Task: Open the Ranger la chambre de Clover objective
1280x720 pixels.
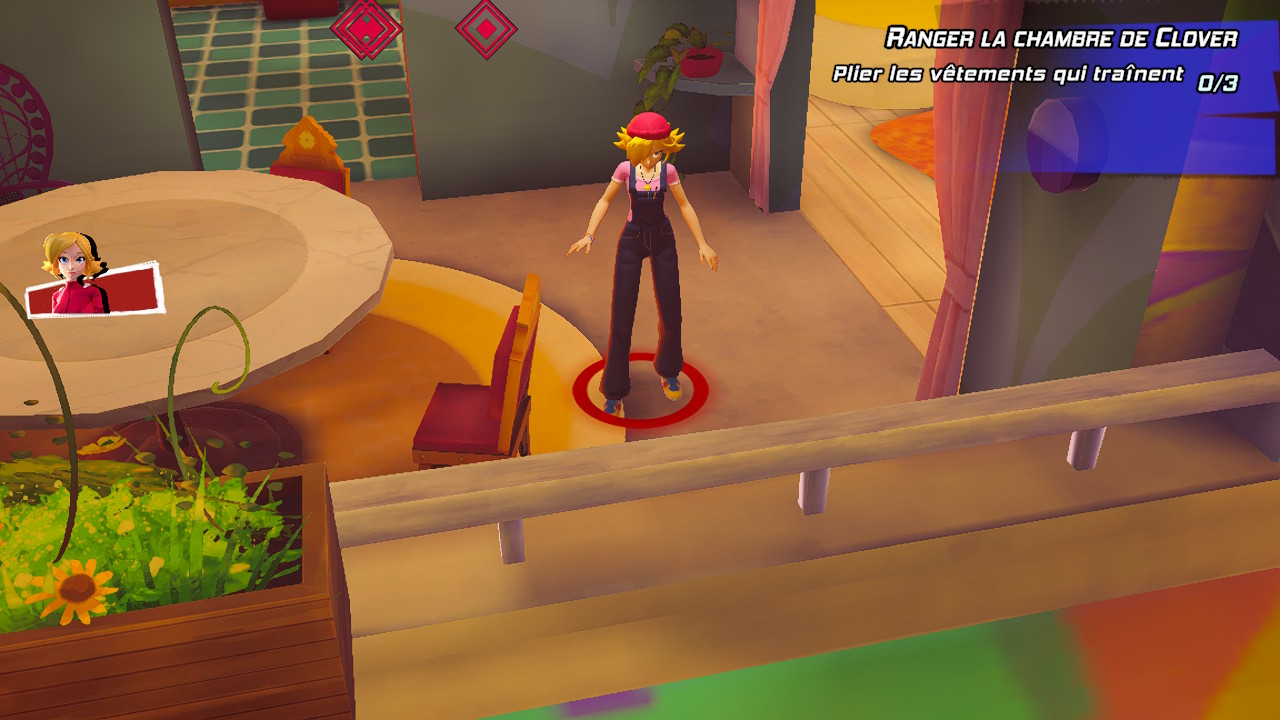Action: tap(1061, 39)
